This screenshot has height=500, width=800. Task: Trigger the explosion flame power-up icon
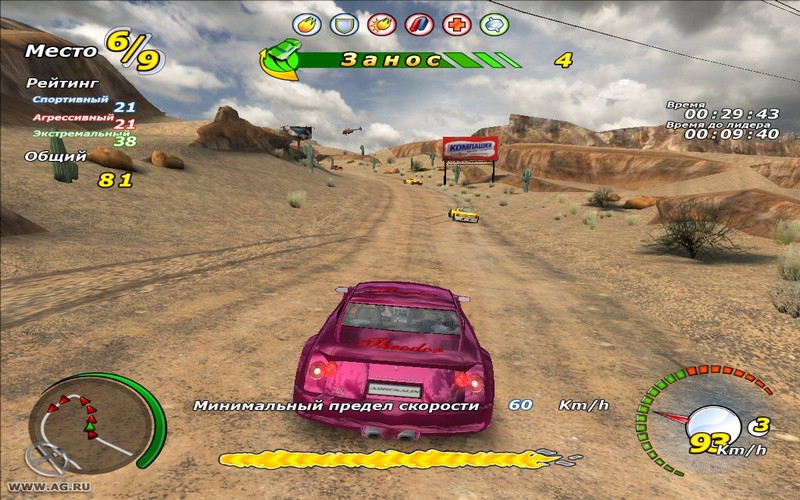click(381, 22)
